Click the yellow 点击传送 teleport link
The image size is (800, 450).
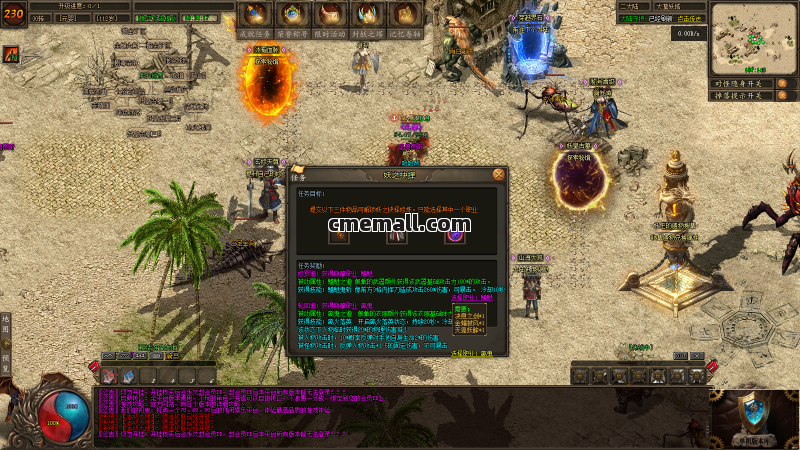691,18
